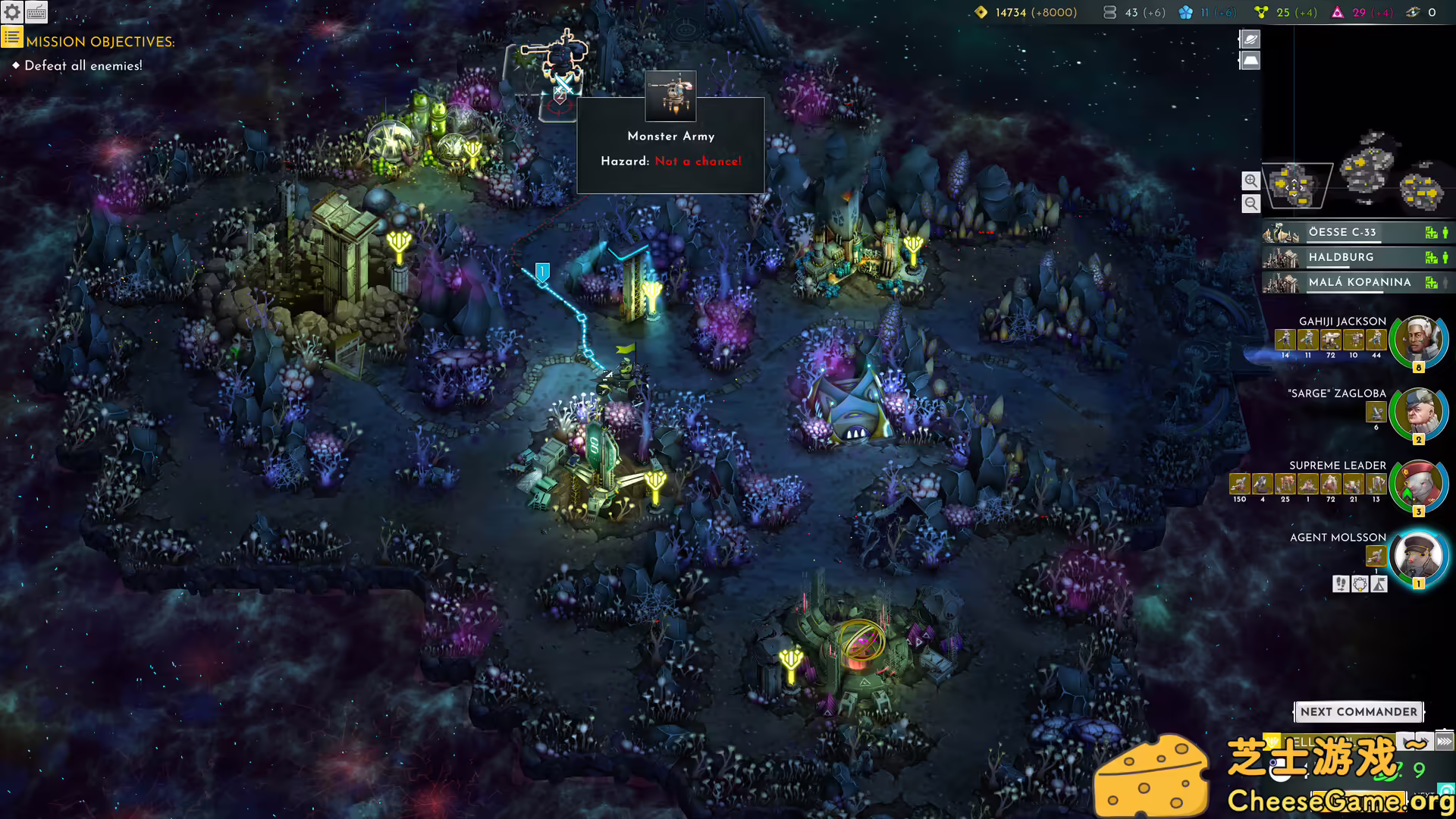Toggle the mission objectives list icon
The width and height of the screenshot is (1456, 819).
(12, 37)
